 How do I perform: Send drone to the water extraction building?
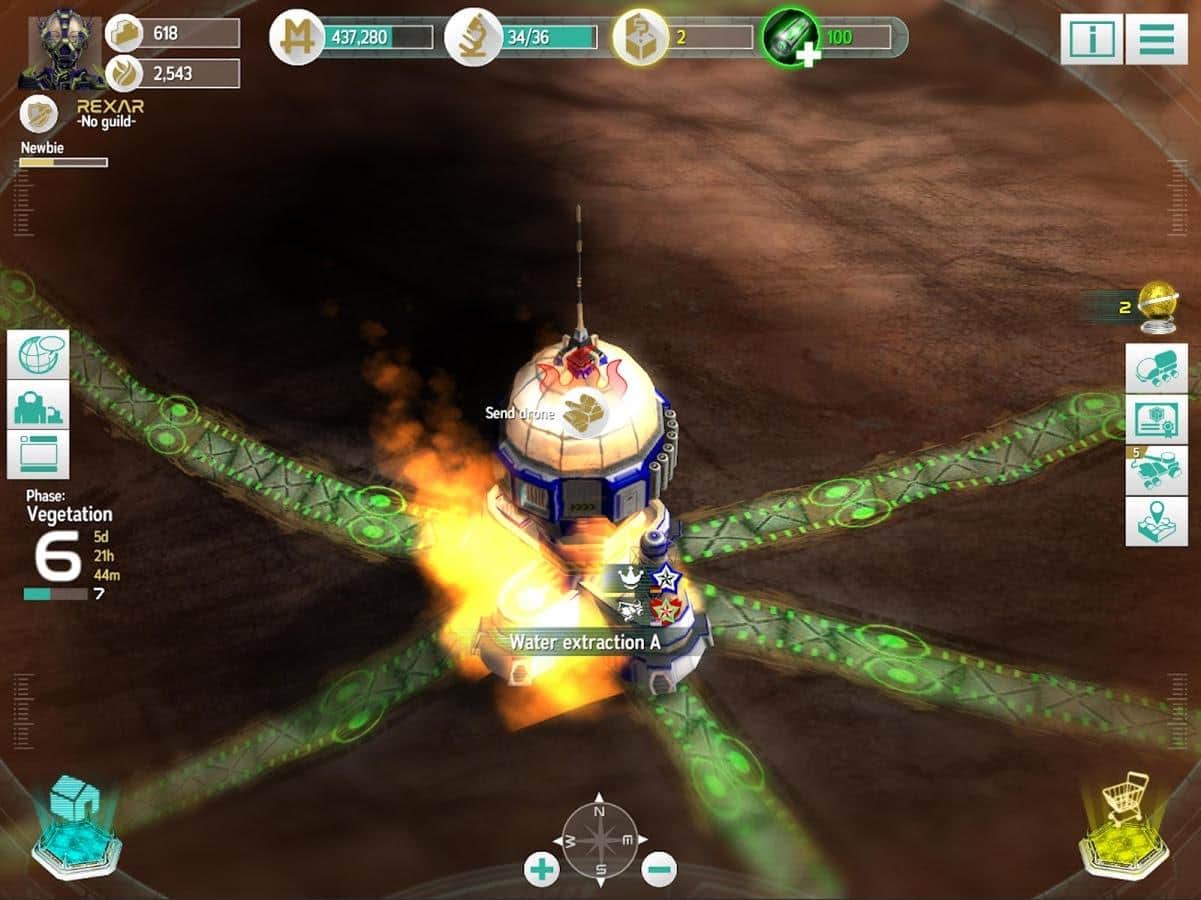click(583, 414)
